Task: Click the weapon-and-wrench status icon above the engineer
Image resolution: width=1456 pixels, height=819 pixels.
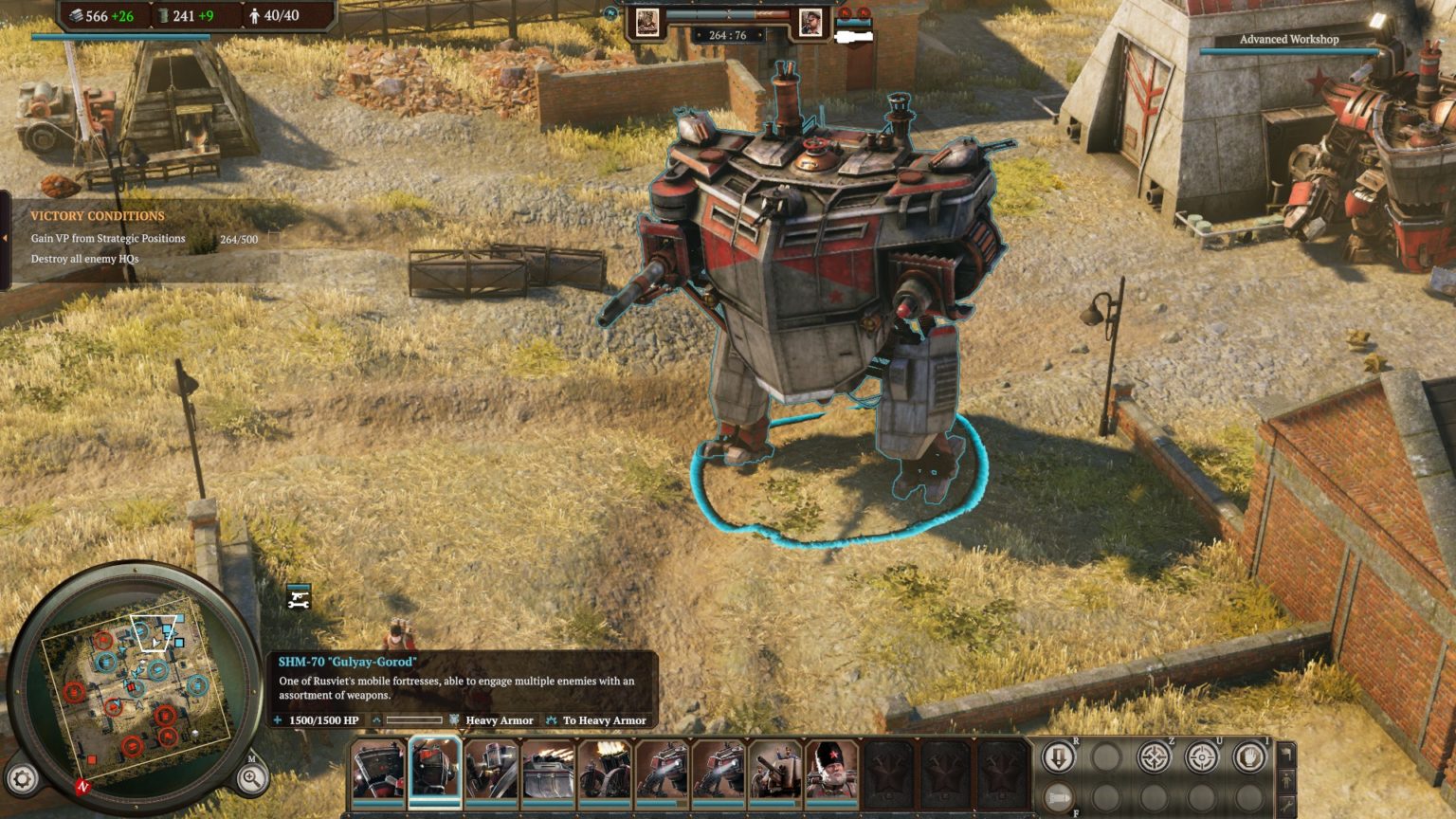Action: click(x=299, y=599)
